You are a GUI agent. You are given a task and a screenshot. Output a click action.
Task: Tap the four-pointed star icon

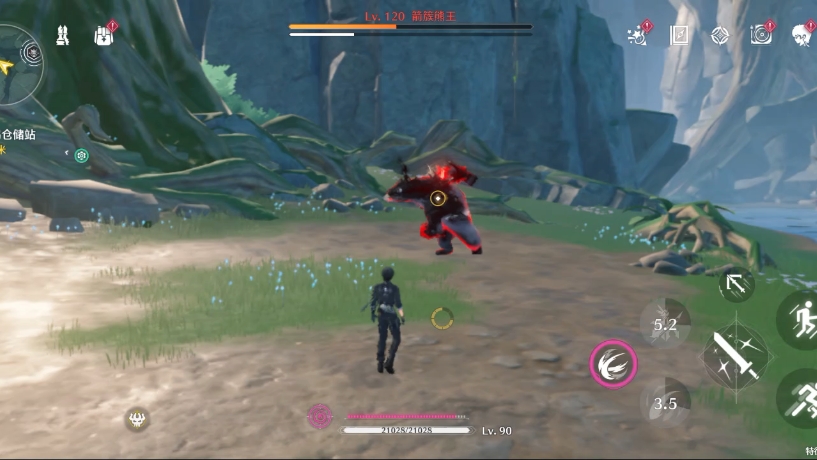720,36
